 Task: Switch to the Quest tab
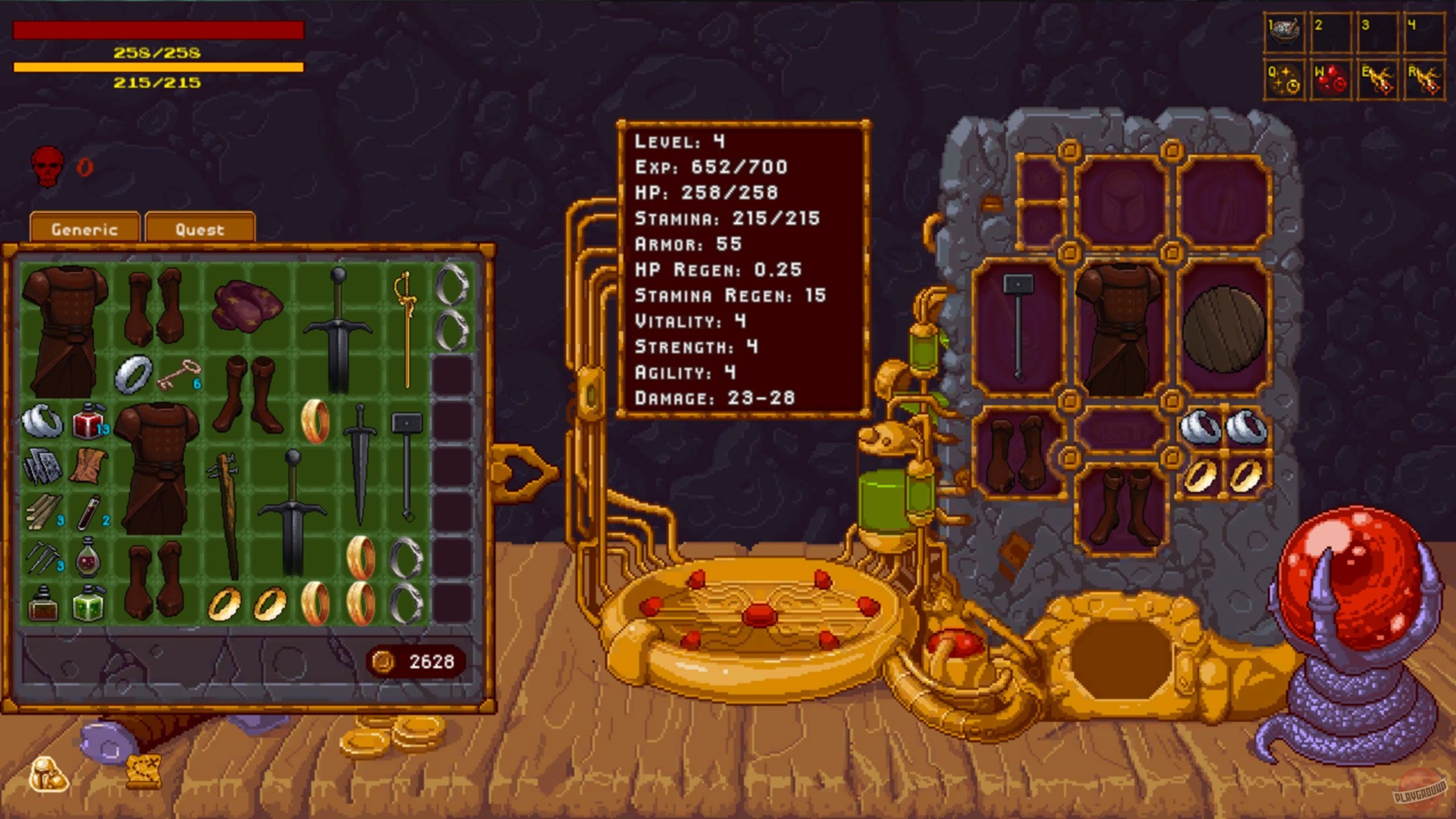(x=199, y=228)
